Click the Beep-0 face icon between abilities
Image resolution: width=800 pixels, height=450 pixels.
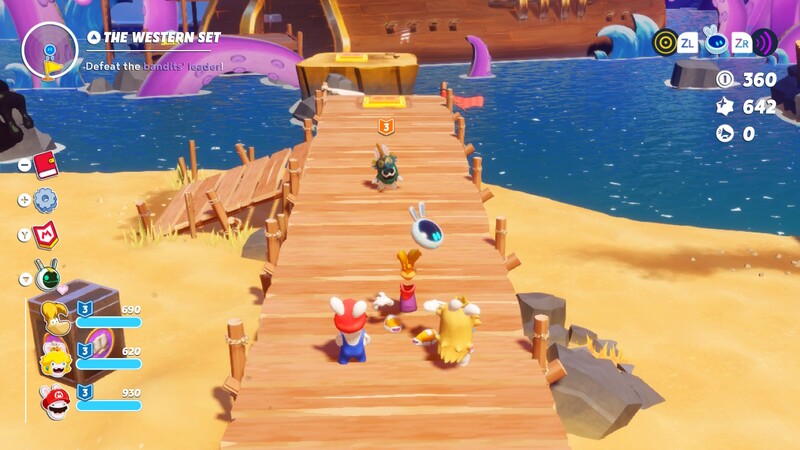pos(714,42)
